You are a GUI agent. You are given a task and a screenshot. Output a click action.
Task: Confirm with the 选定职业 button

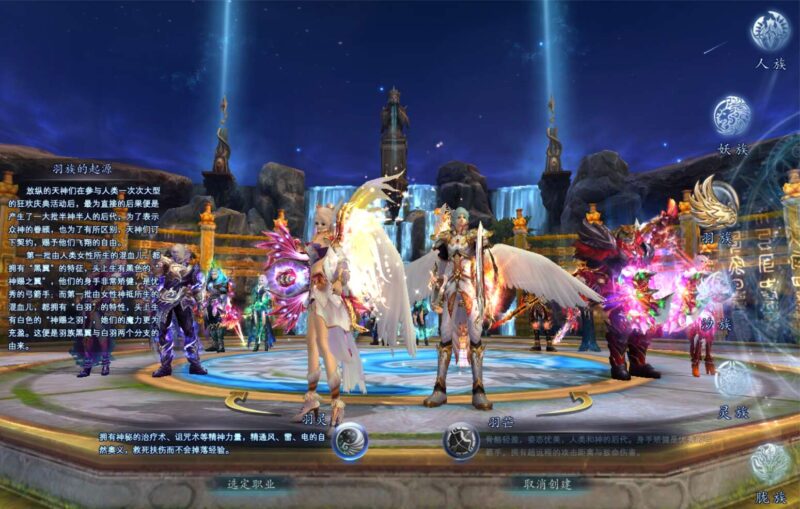coord(250,483)
